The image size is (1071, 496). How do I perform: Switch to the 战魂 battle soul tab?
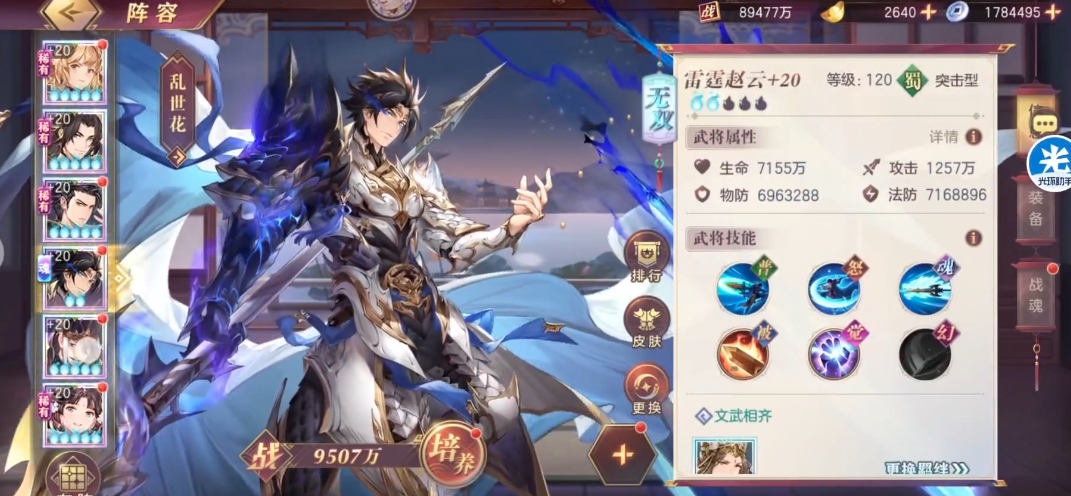(x=1035, y=290)
